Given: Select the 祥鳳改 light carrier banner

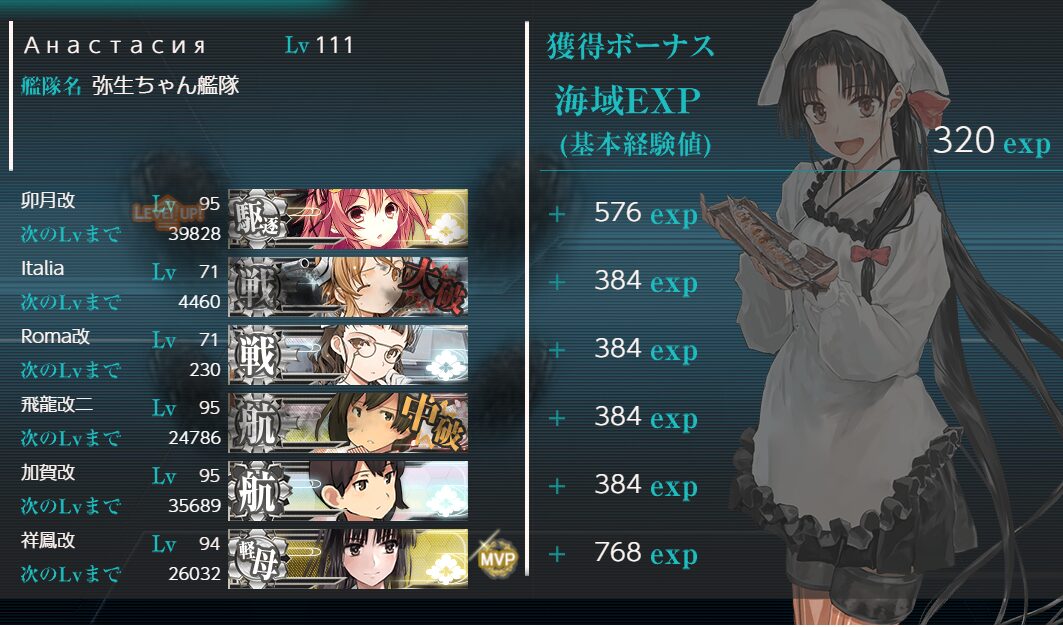Looking at the screenshot, I should coord(348,558).
